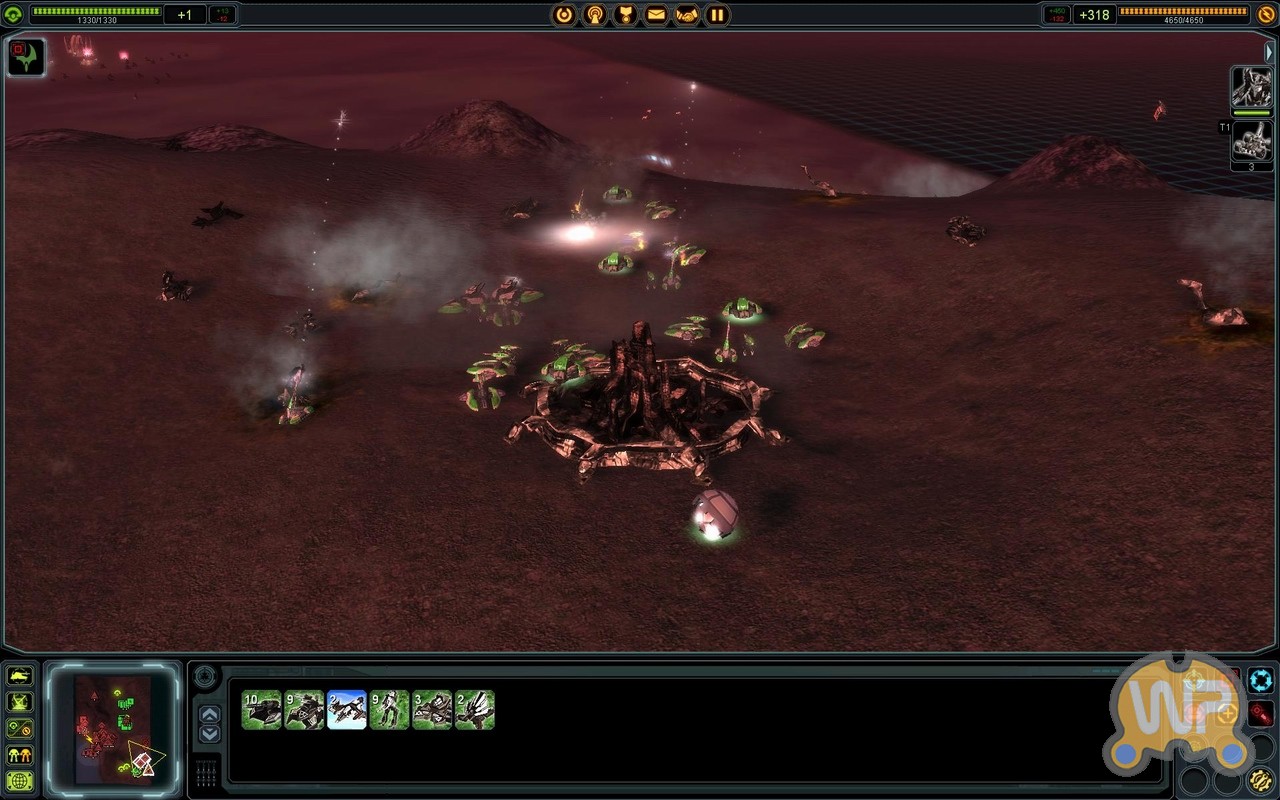Select the commander avatar portrait
The image size is (1280, 800).
[x=1251, y=88]
